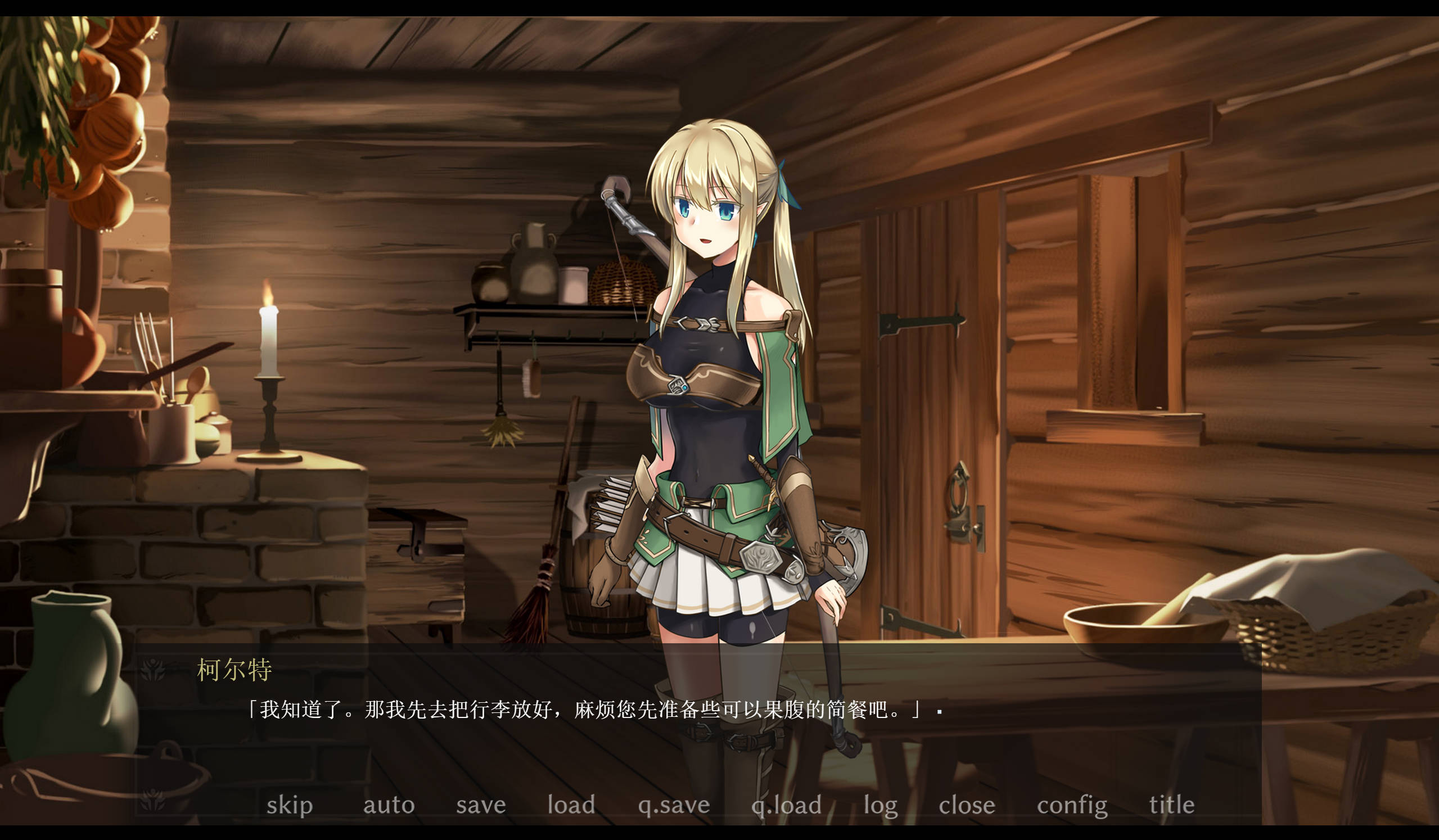
Task: Quick load with q.load
Action: [786, 805]
